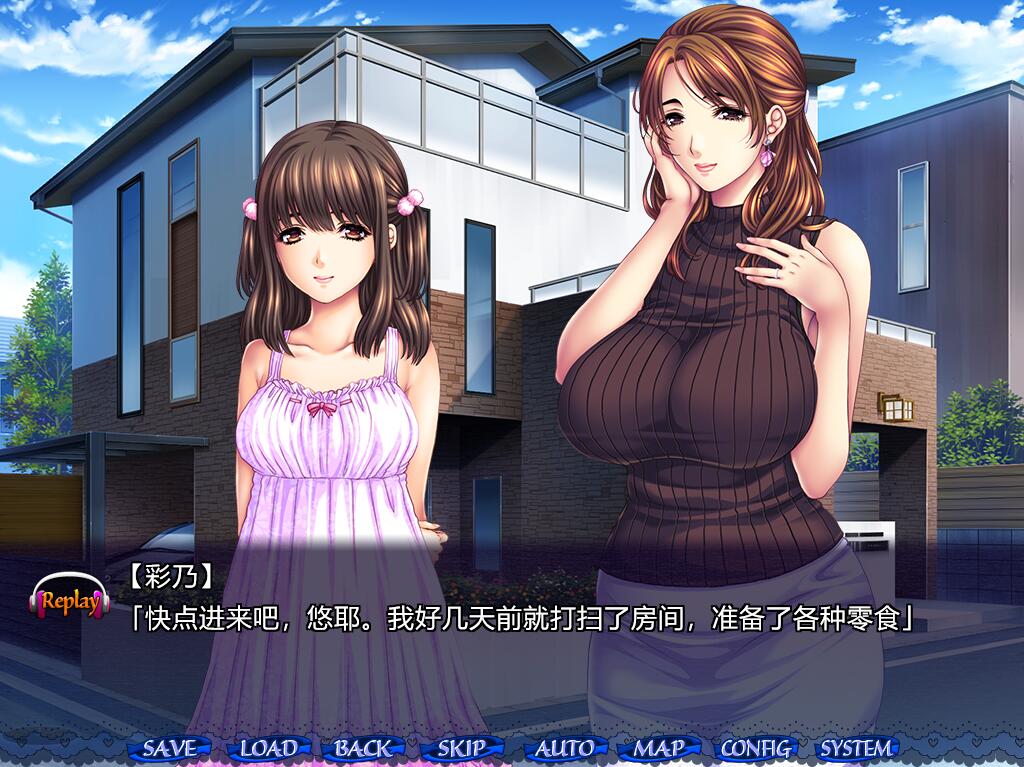Viewport: 1024px width, 767px height.
Task: Go BACK to previous line
Action: (364, 748)
